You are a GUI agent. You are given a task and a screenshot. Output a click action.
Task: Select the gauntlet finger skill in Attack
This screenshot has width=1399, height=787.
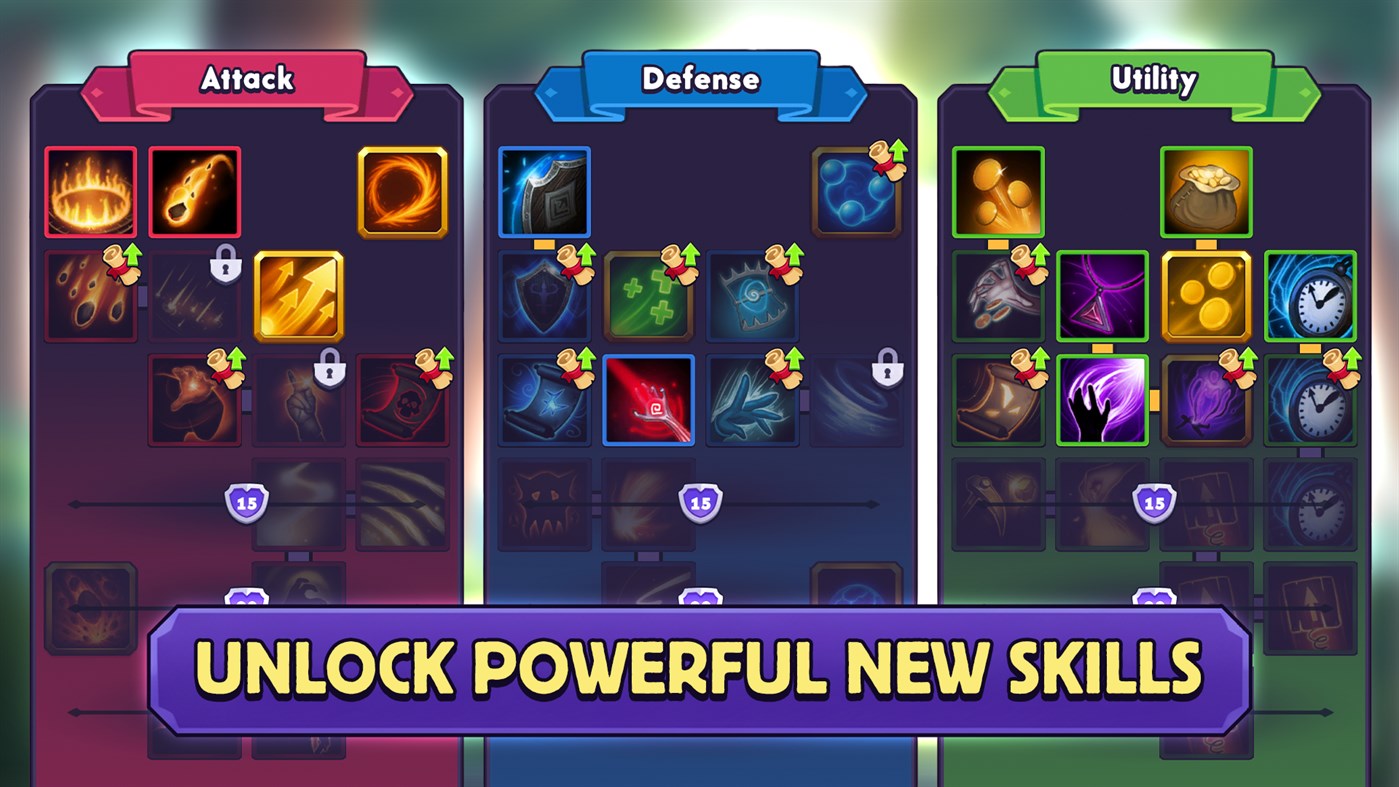pyautogui.click(x=298, y=400)
